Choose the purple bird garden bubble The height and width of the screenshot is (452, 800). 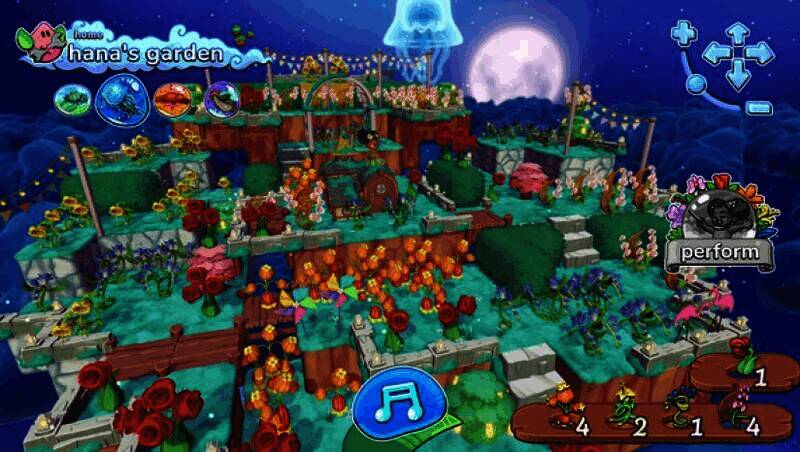(222, 98)
